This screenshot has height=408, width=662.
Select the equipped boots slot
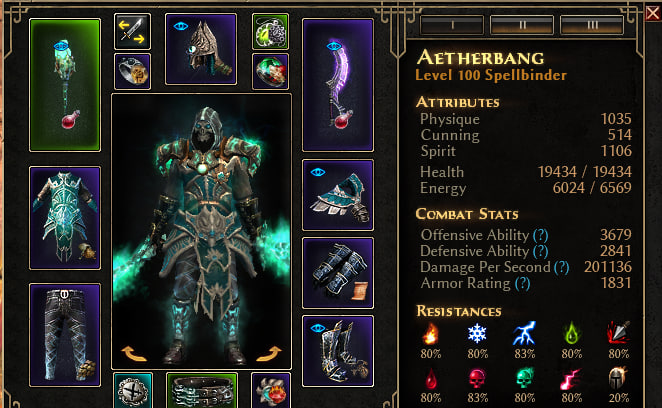pyautogui.click(x=337, y=351)
